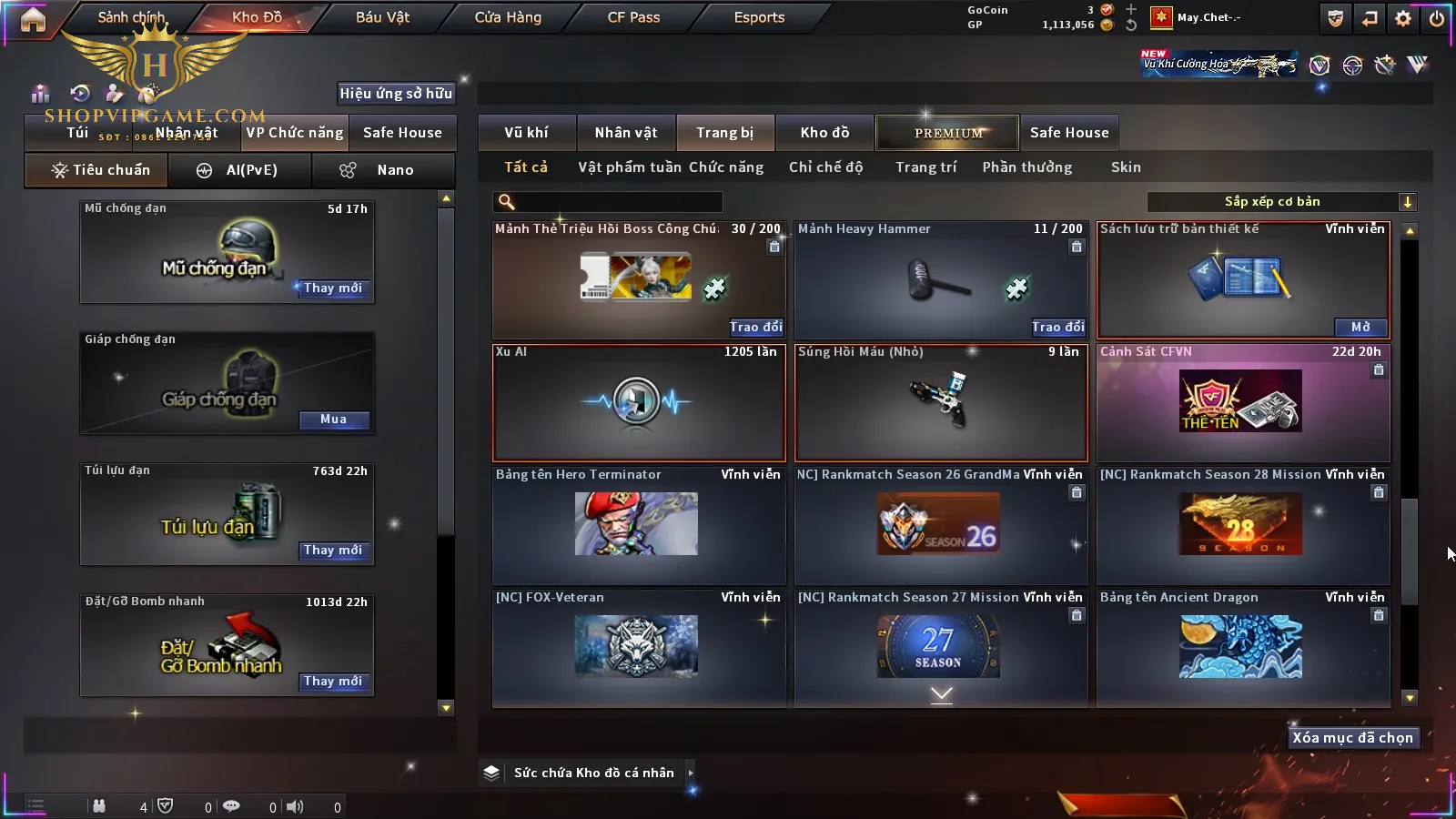Open the Báu Vật menu
This screenshot has height=819, width=1456.
click(382, 17)
